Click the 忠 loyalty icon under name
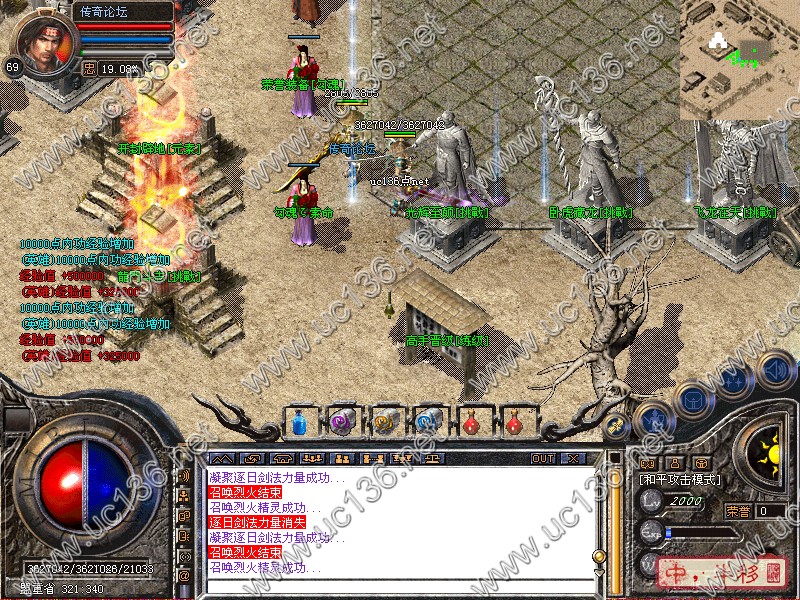 (89, 69)
